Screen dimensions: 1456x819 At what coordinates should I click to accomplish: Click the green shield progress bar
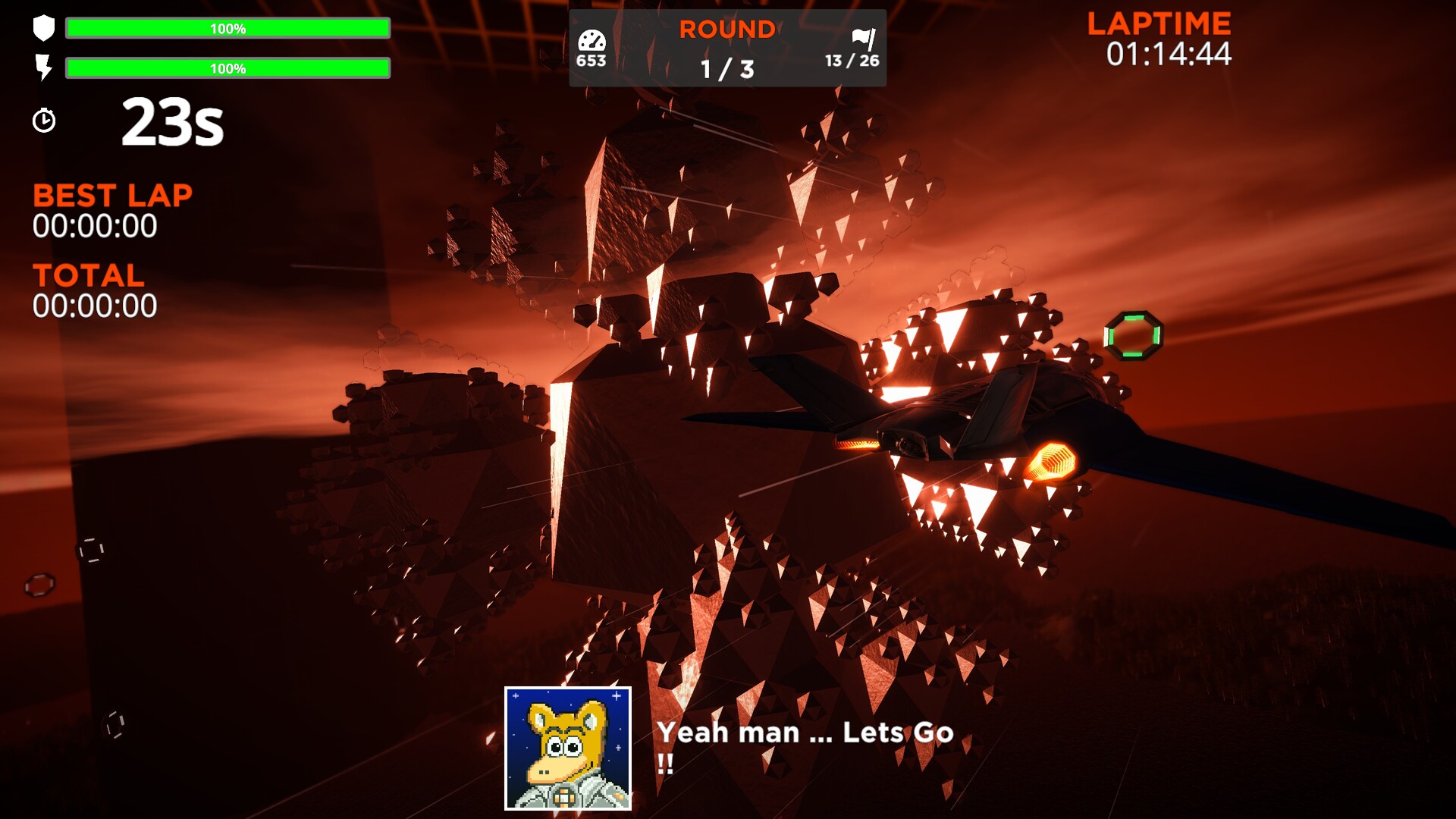coord(227,29)
